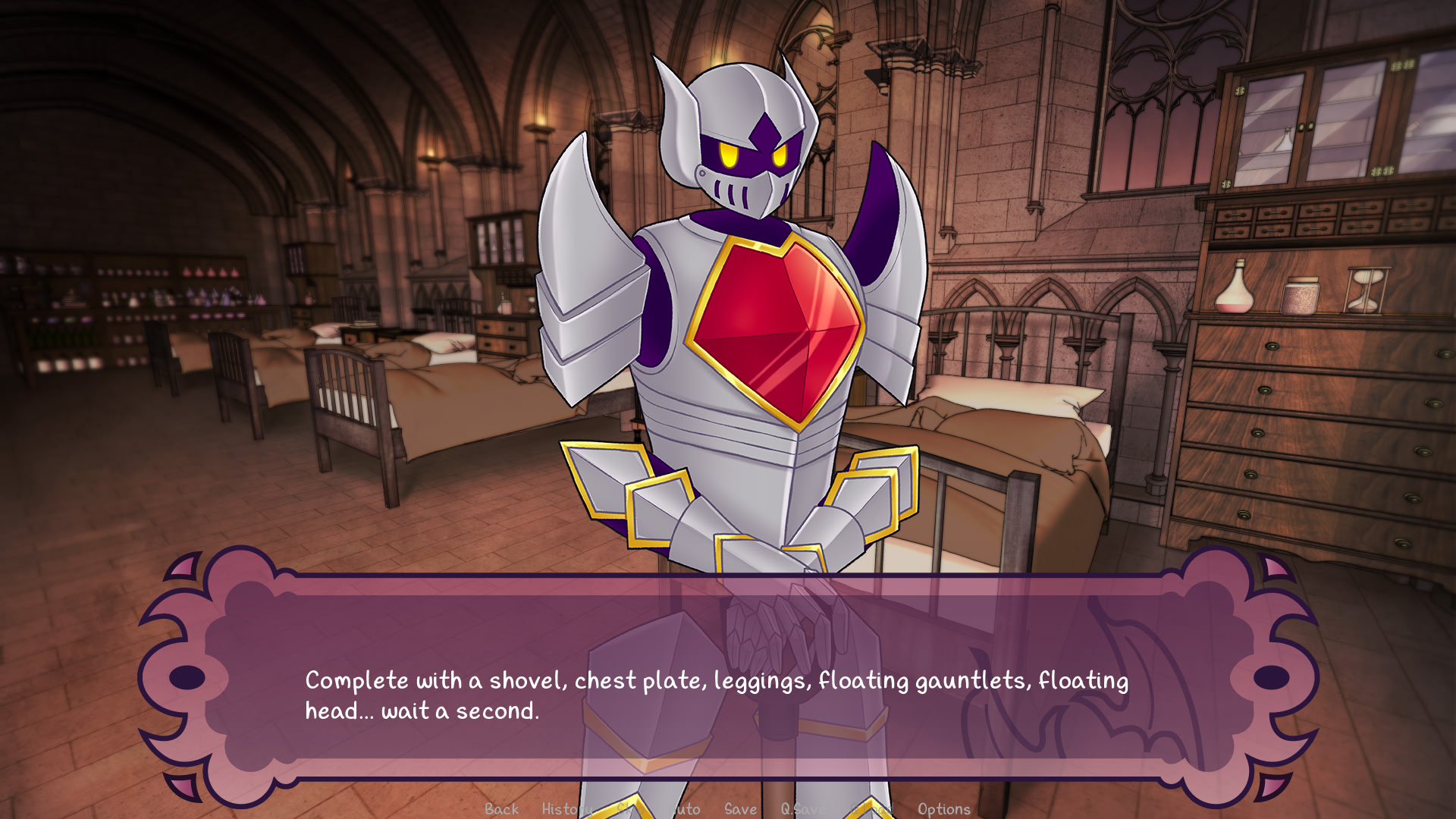Quick-save using Q.Save
The width and height of the screenshot is (1456, 819).
(x=804, y=808)
